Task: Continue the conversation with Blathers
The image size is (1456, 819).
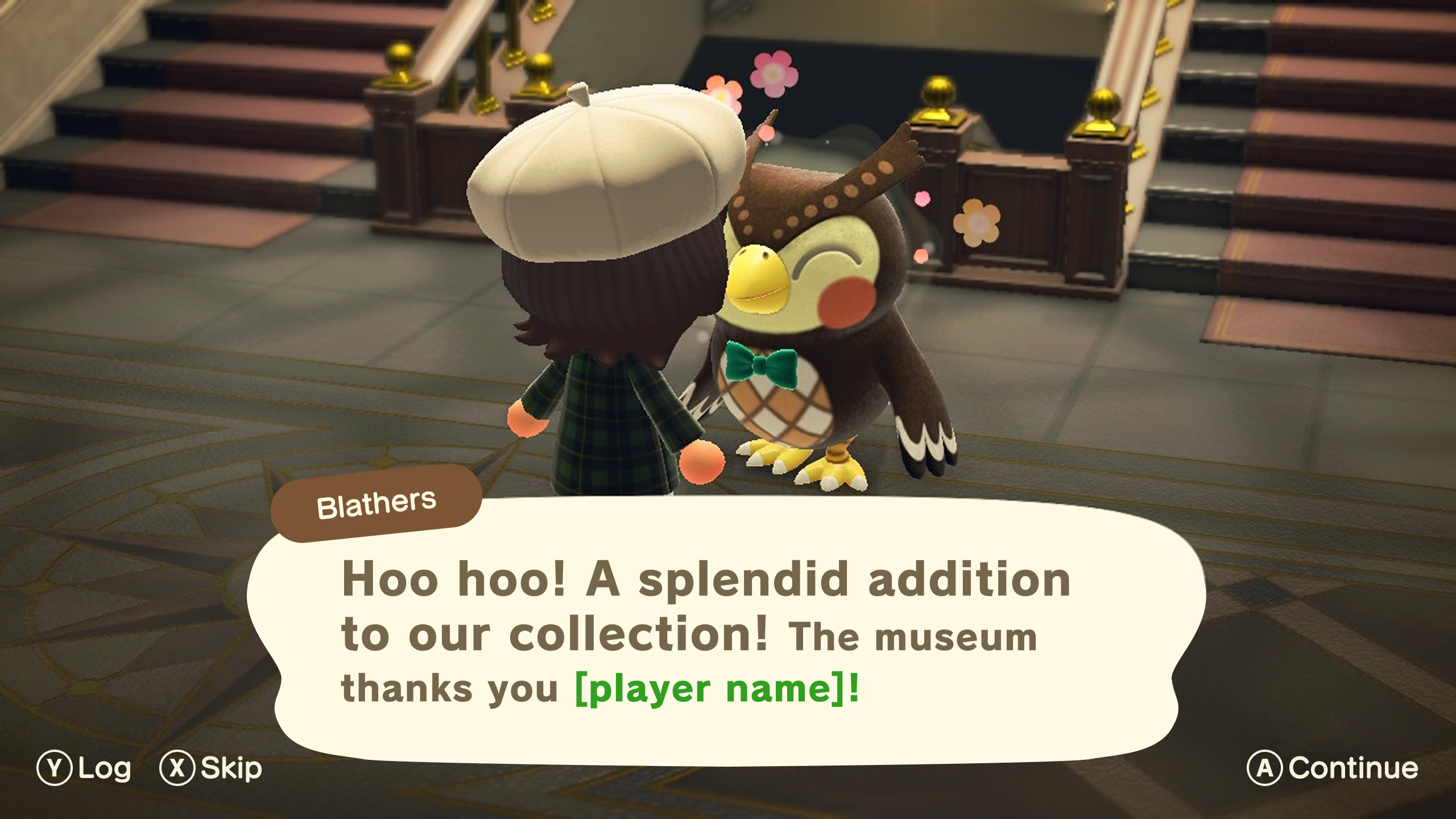Action: tap(1332, 768)
